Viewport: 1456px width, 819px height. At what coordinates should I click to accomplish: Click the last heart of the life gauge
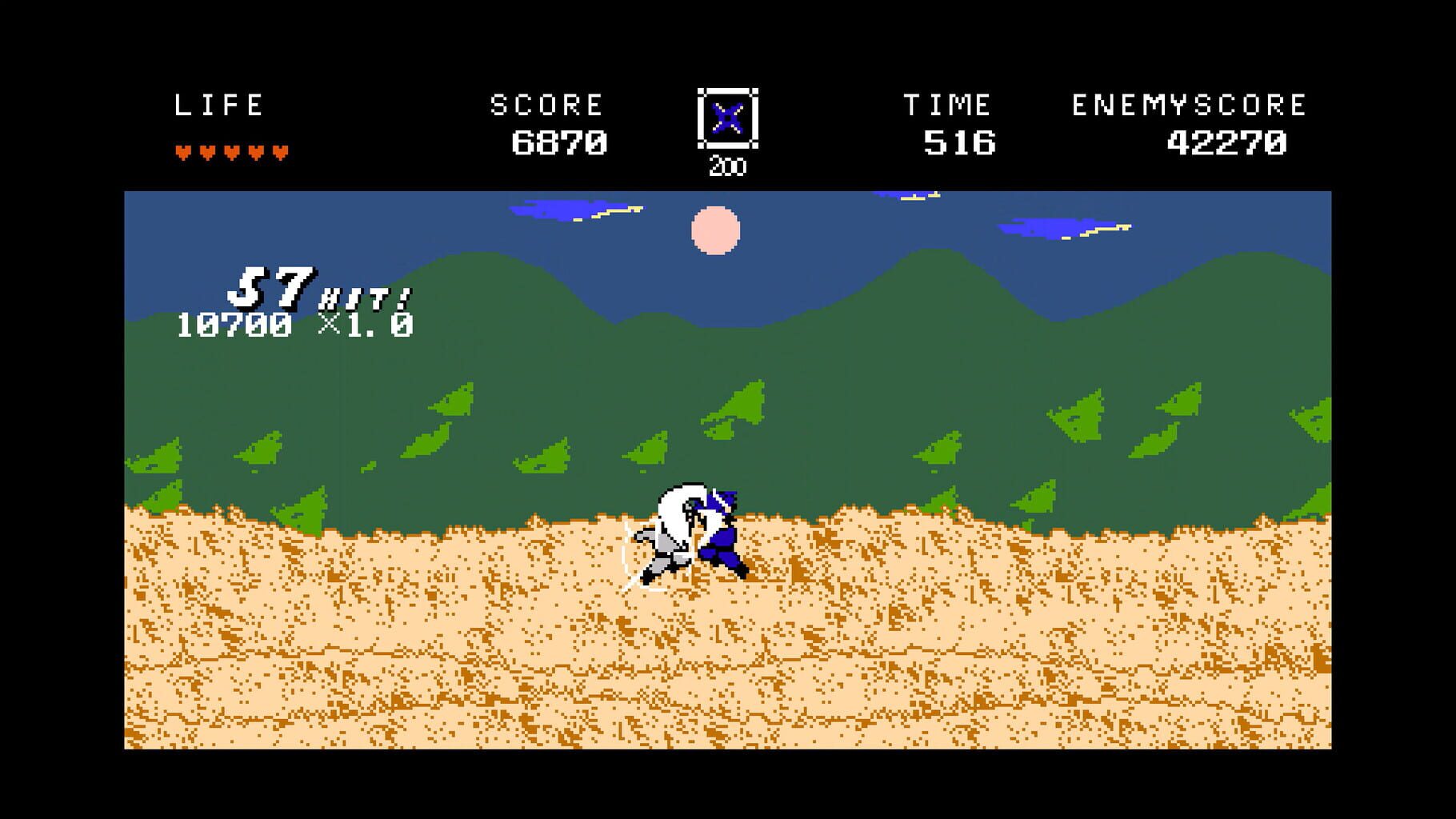tap(282, 150)
